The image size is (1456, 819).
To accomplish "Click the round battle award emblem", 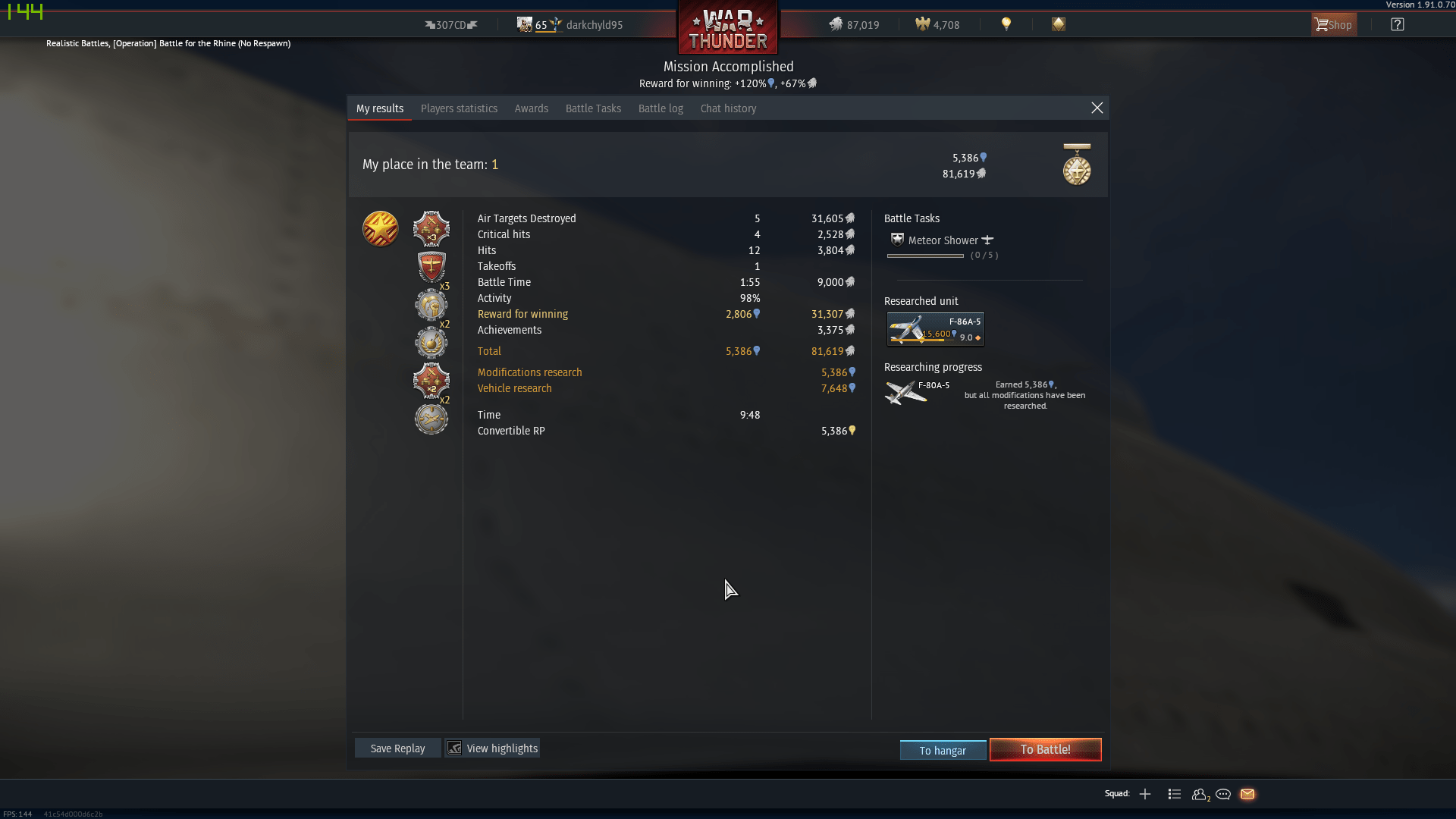I will coord(380,228).
